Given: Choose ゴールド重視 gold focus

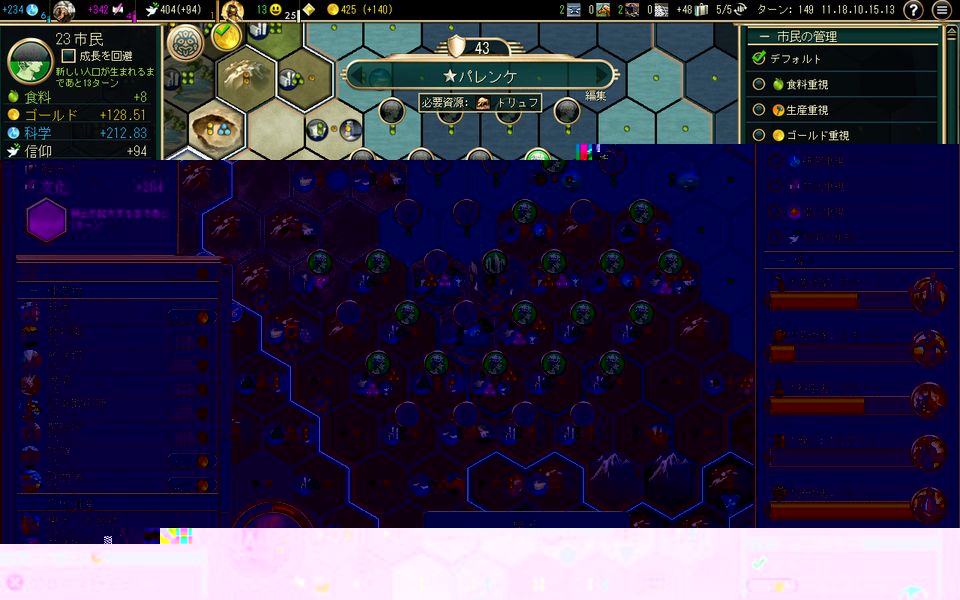Looking at the screenshot, I should tap(759, 135).
